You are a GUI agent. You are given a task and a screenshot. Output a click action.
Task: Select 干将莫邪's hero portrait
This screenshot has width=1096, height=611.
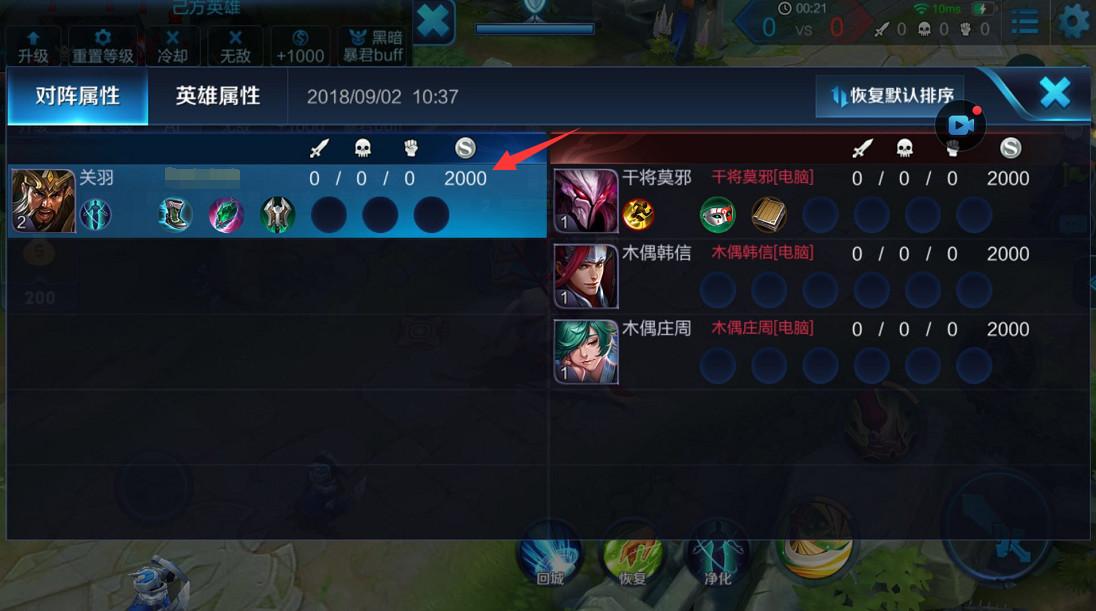click(x=586, y=200)
